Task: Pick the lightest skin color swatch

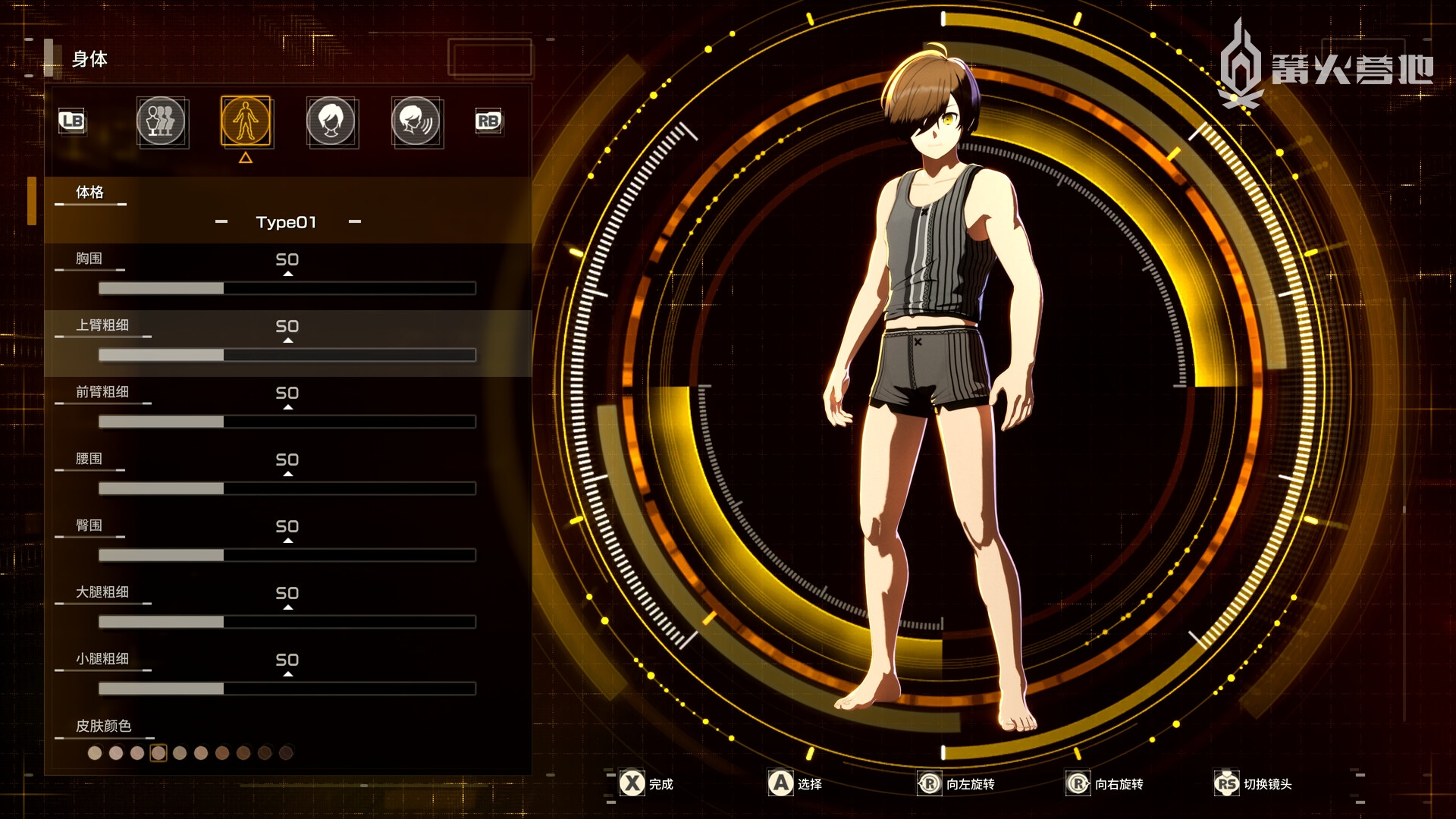Action: 95,753
